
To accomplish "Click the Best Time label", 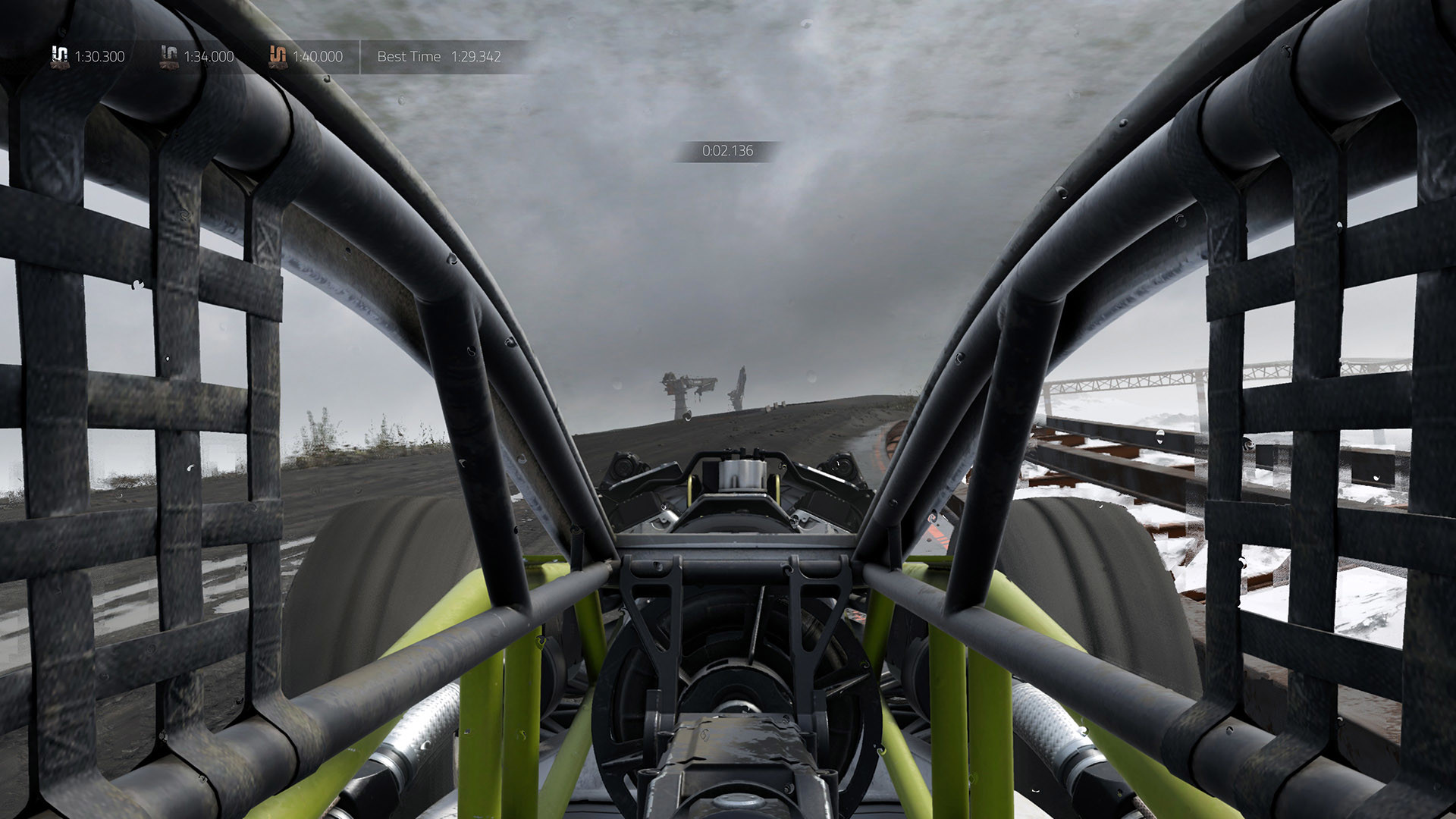I will tap(408, 56).
